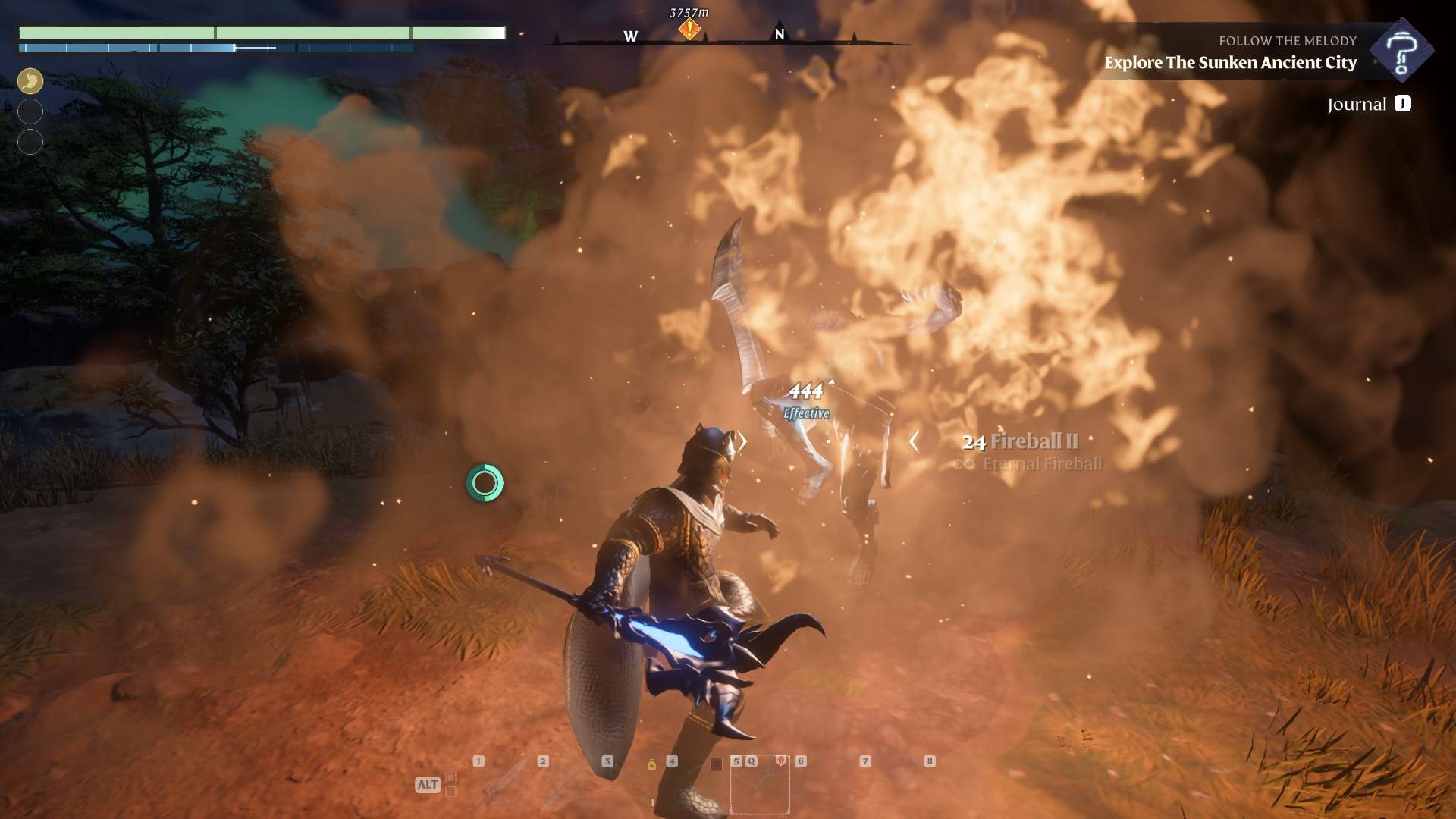Toggle the upper small square next to ALT
The width and height of the screenshot is (1456, 819).
tap(451, 777)
